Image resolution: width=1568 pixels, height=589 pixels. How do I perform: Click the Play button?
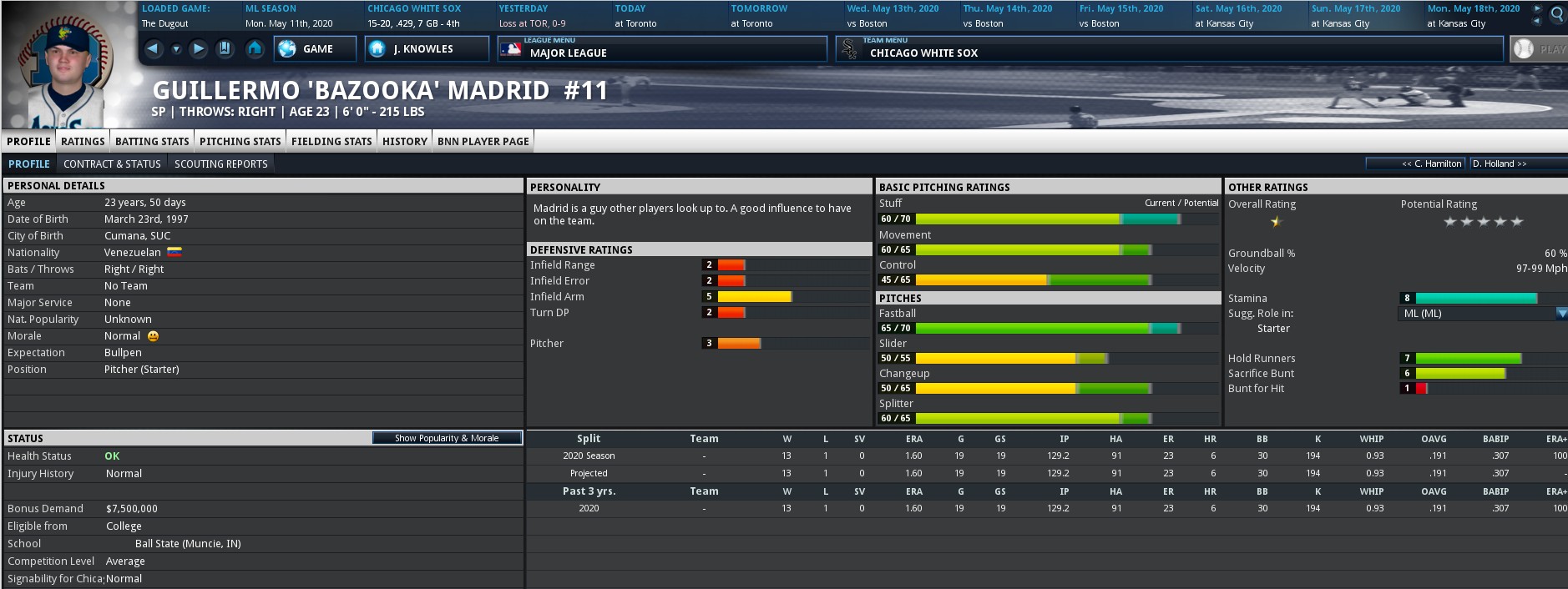tap(1540, 49)
